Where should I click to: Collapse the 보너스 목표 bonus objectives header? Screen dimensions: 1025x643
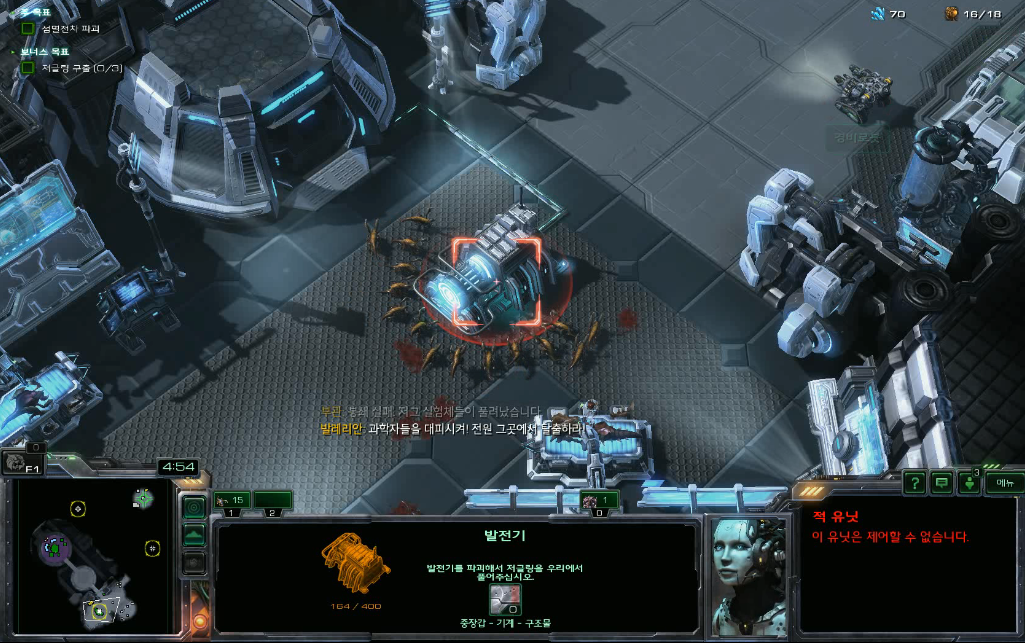coord(15,50)
